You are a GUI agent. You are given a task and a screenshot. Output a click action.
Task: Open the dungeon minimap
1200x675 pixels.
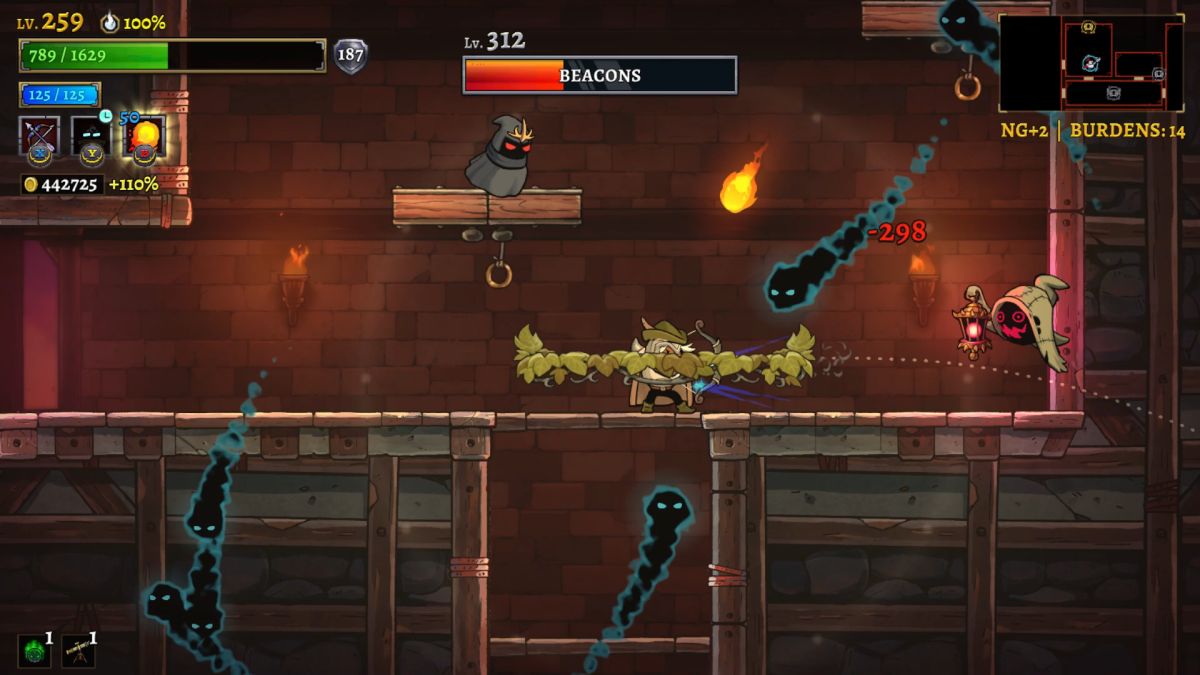tap(1091, 62)
